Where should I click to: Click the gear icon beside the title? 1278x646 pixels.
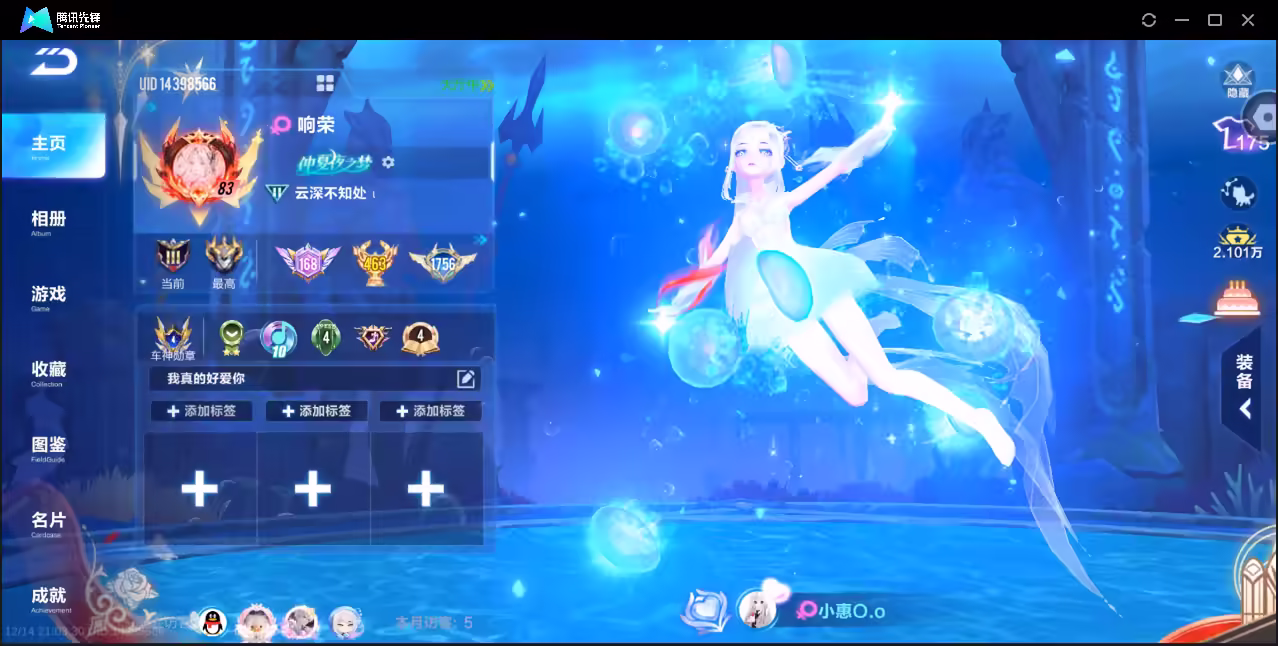(388, 162)
